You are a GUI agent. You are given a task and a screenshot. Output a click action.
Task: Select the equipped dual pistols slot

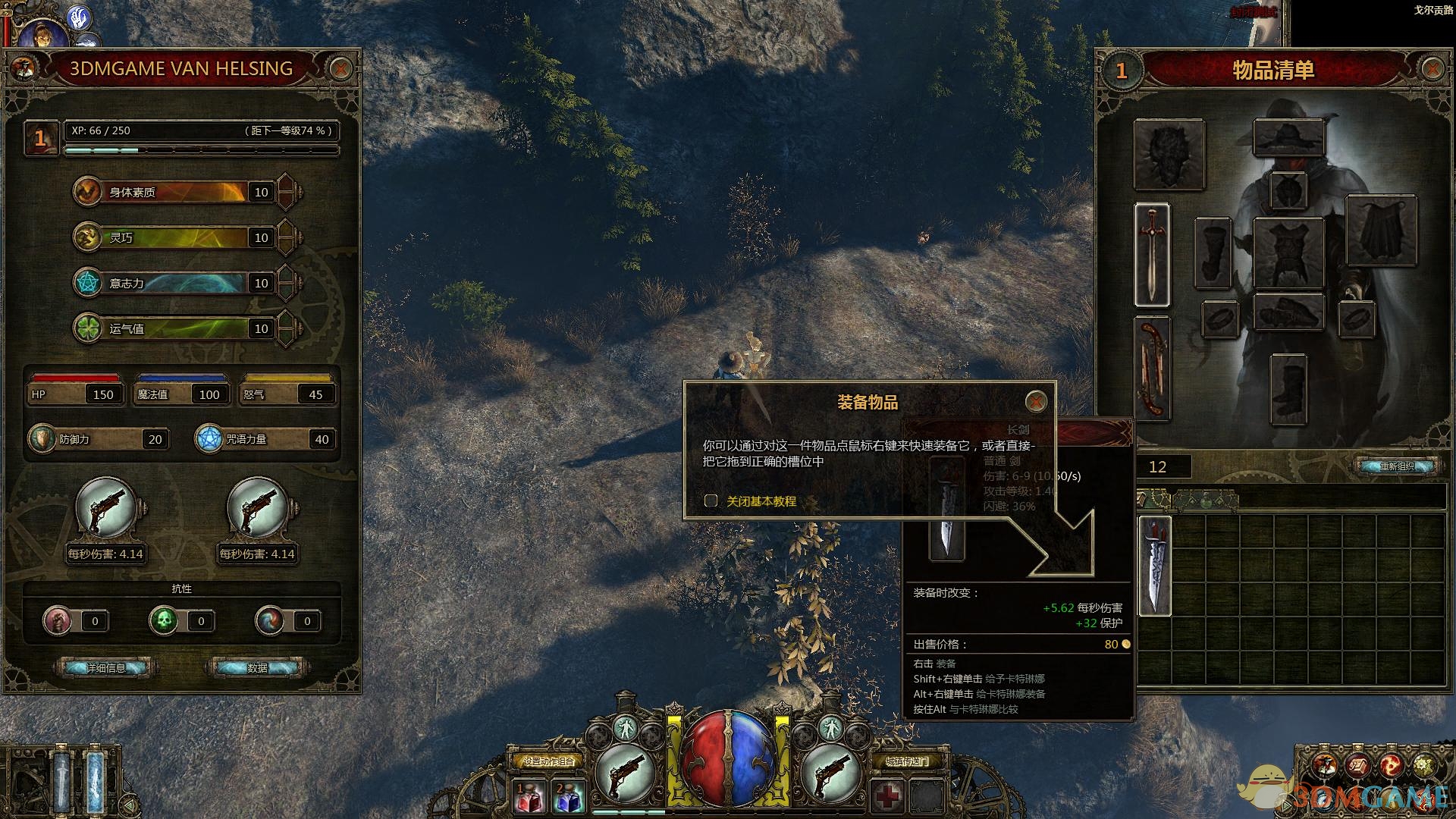(1152, 369)
